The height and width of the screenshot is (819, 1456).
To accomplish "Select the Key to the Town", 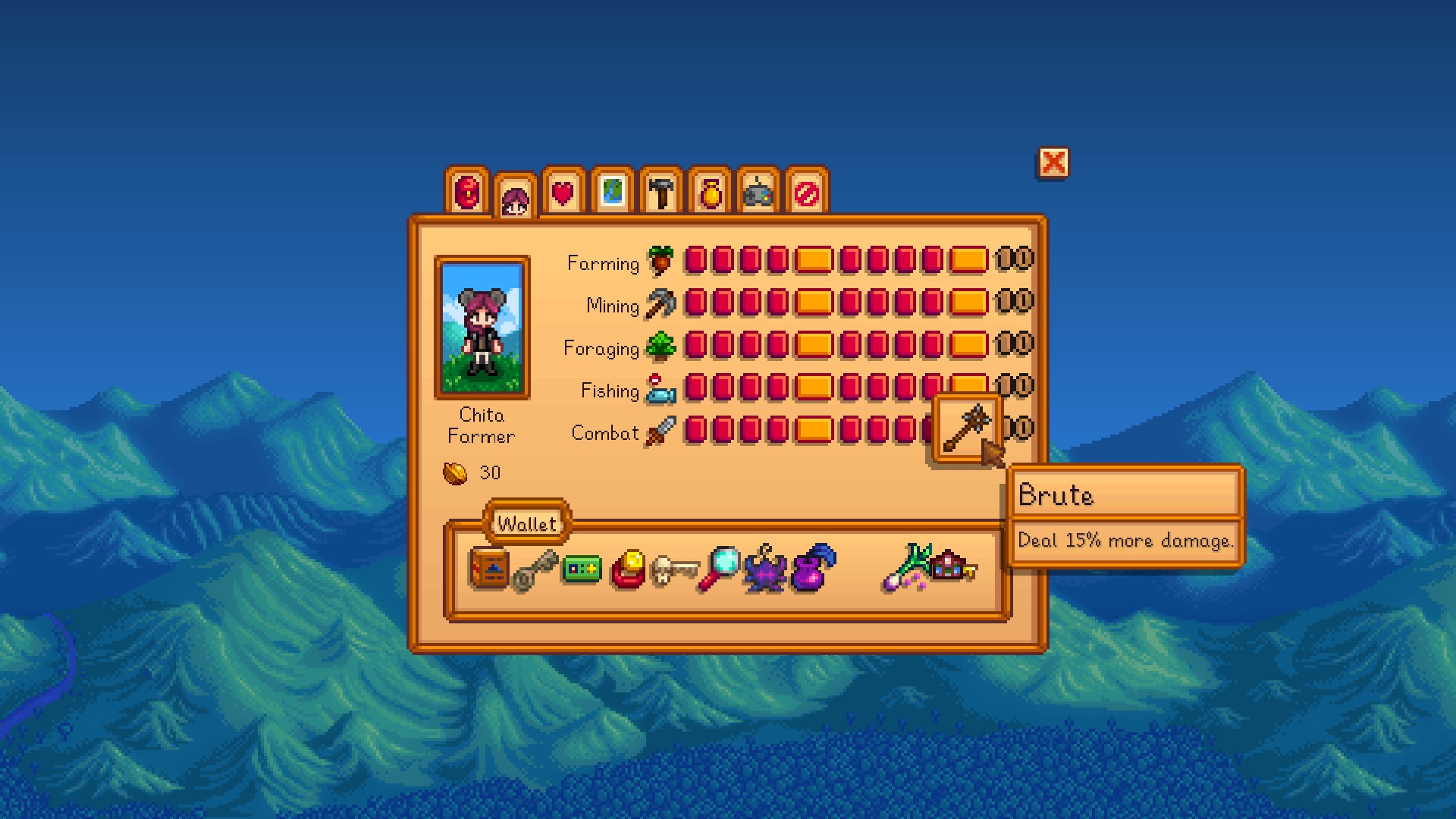I will pos(952,567).
